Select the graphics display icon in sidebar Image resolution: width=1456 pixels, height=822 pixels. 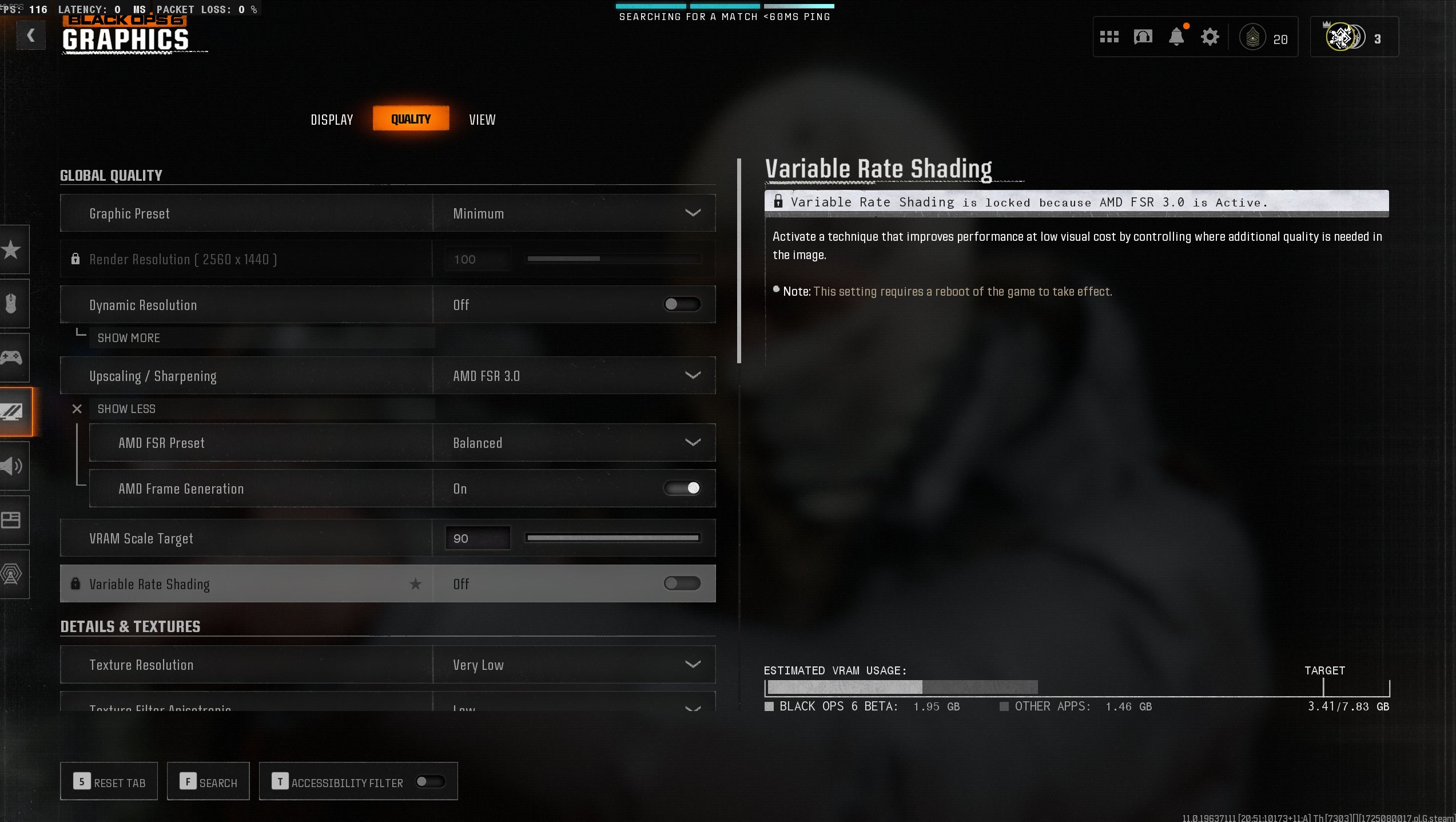point(14,411)
